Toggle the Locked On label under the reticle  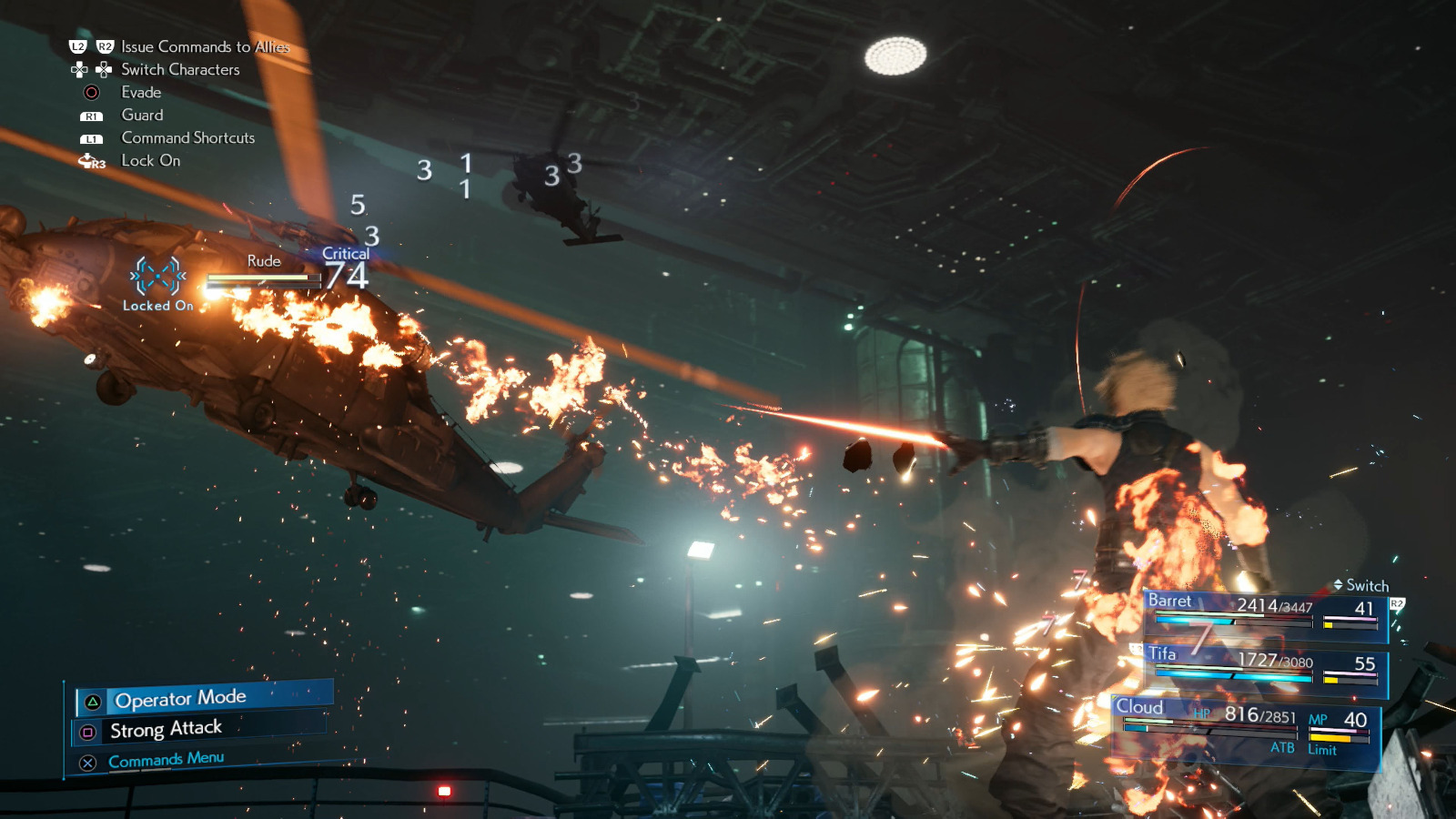coord(157,306)
